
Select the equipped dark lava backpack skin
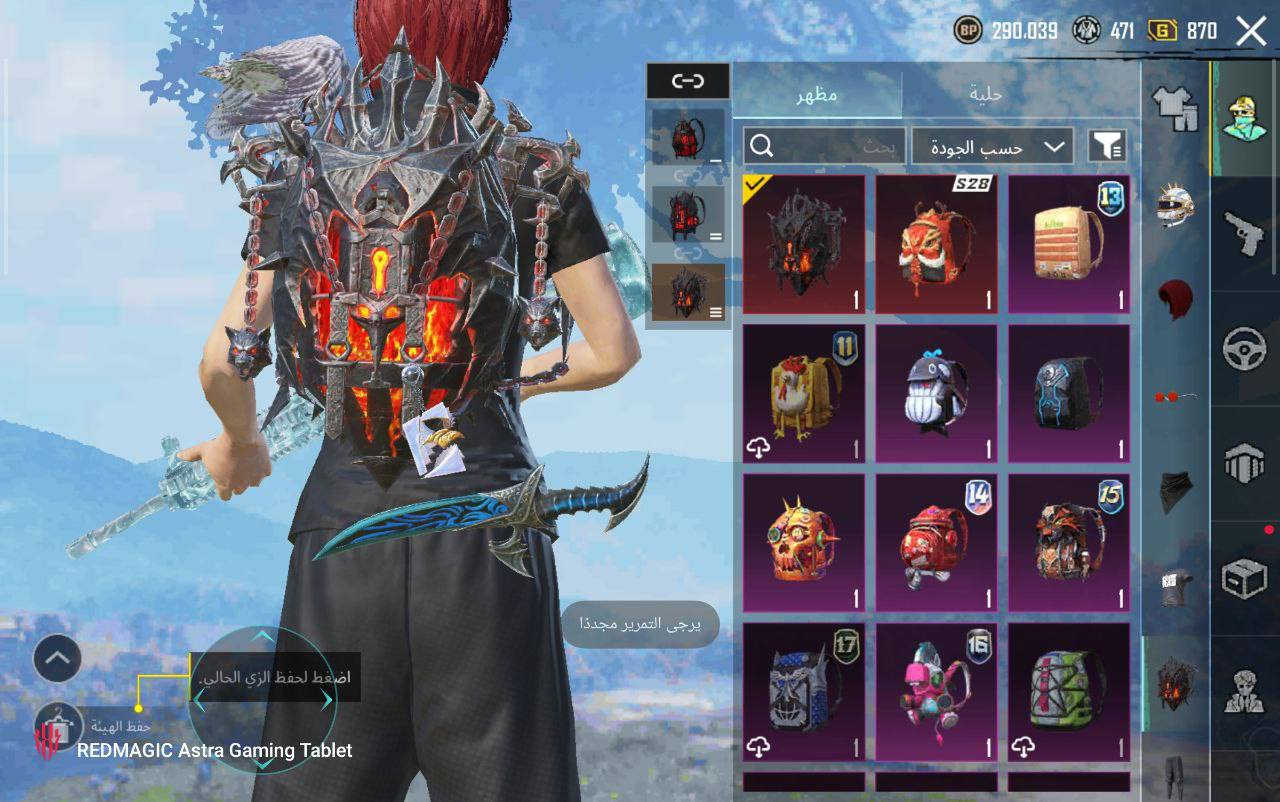click(x=804, y=245)
